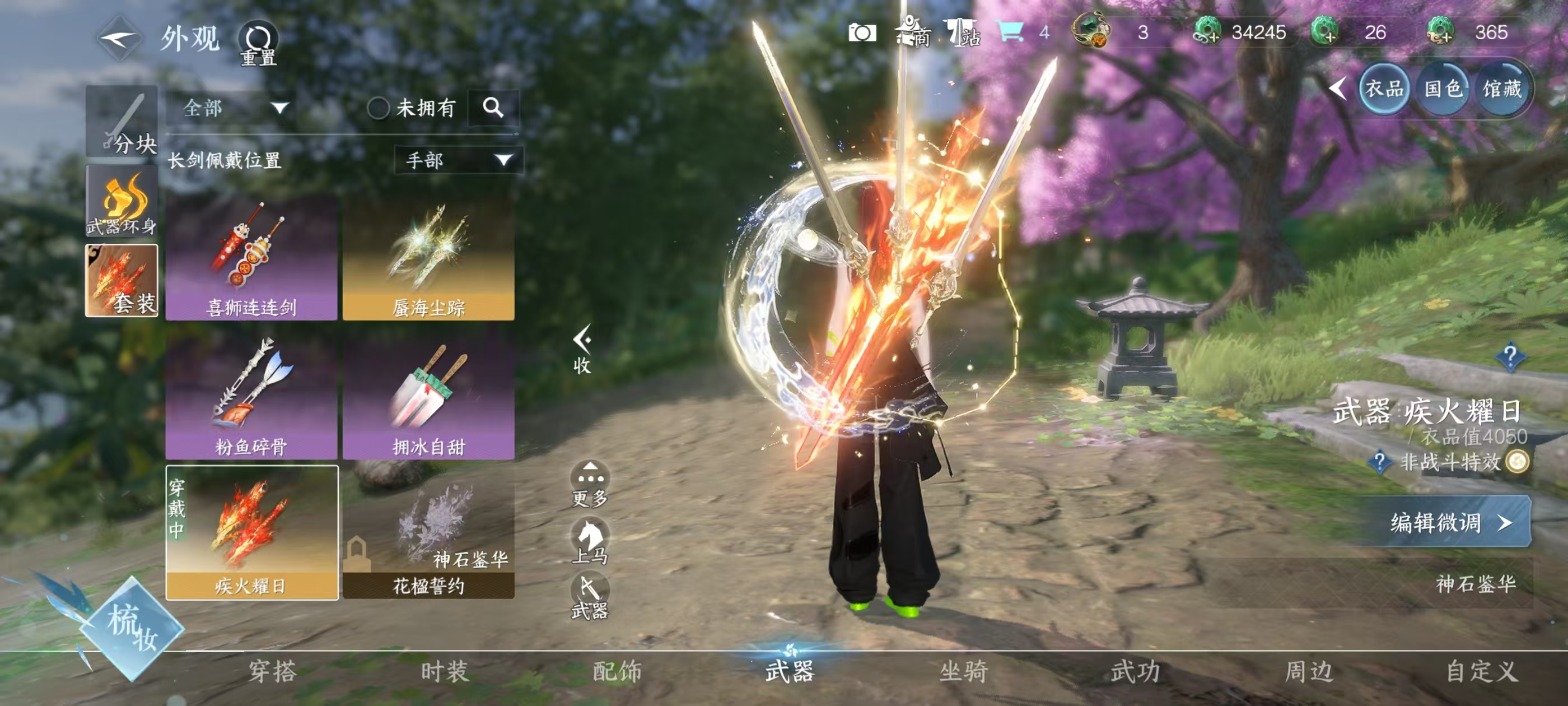The width and height of the screenshot is (1568, 706).
Task: Switch to the 时装 bottom tab
Action: click(x=444, y=672)
